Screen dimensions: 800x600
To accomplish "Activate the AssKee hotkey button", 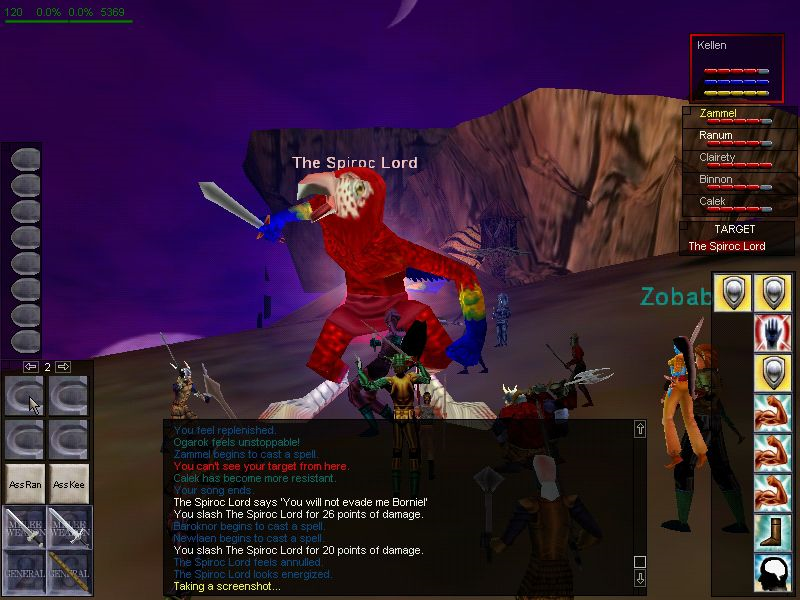I will tap(69, 484).
